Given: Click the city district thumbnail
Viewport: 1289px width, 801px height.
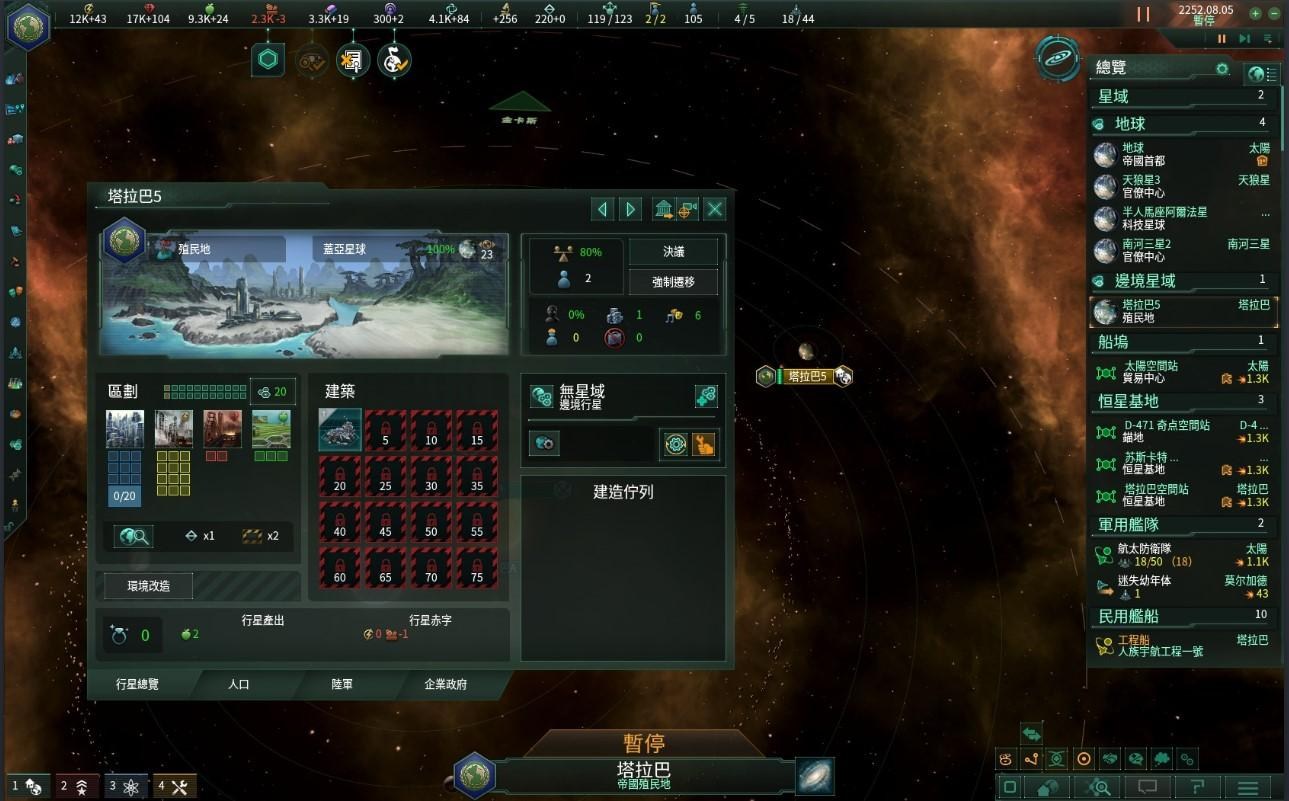Looking at the screenshot, I should 125,429.
